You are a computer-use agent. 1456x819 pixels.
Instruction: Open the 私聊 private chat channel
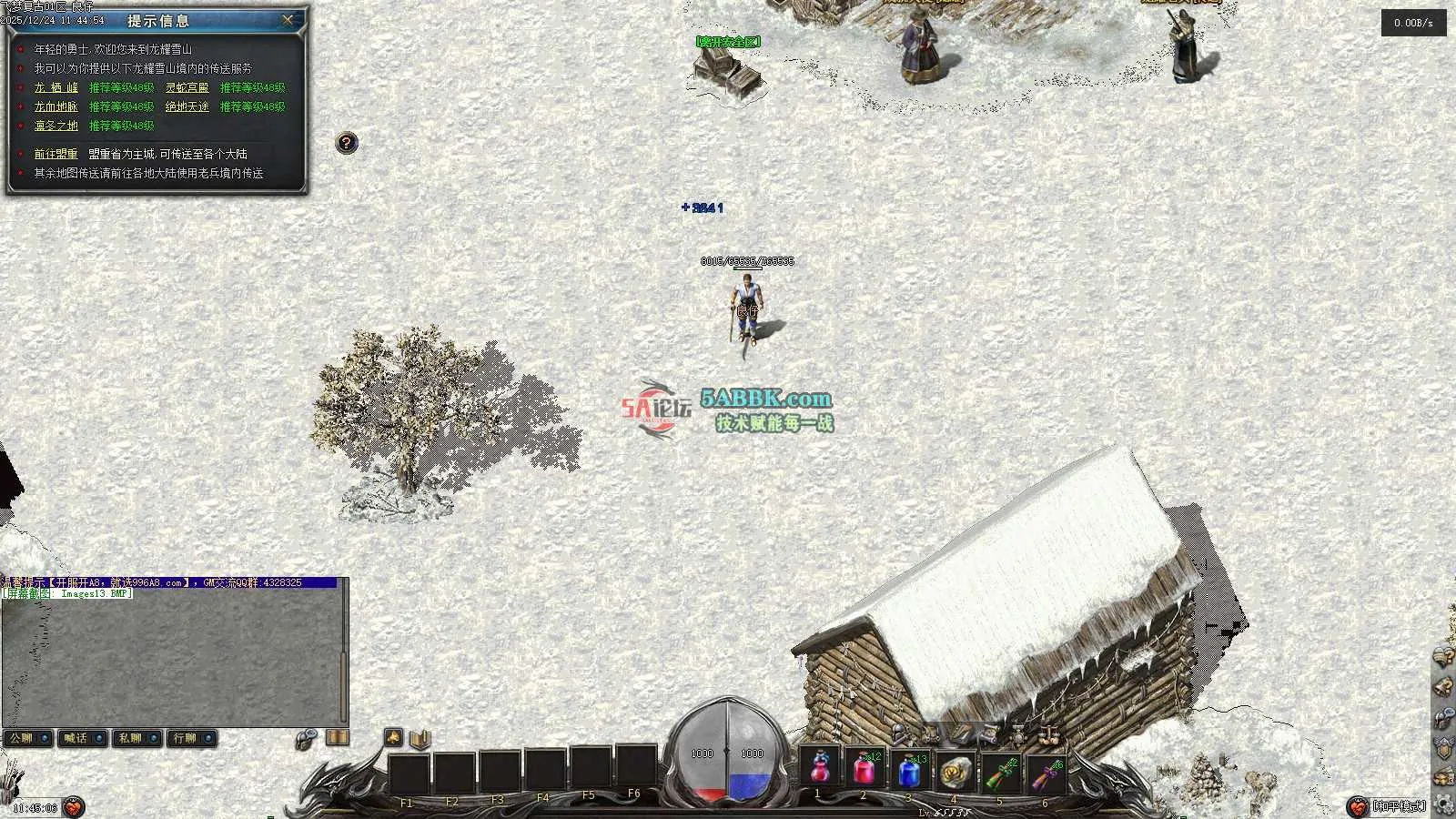point(137,738)
